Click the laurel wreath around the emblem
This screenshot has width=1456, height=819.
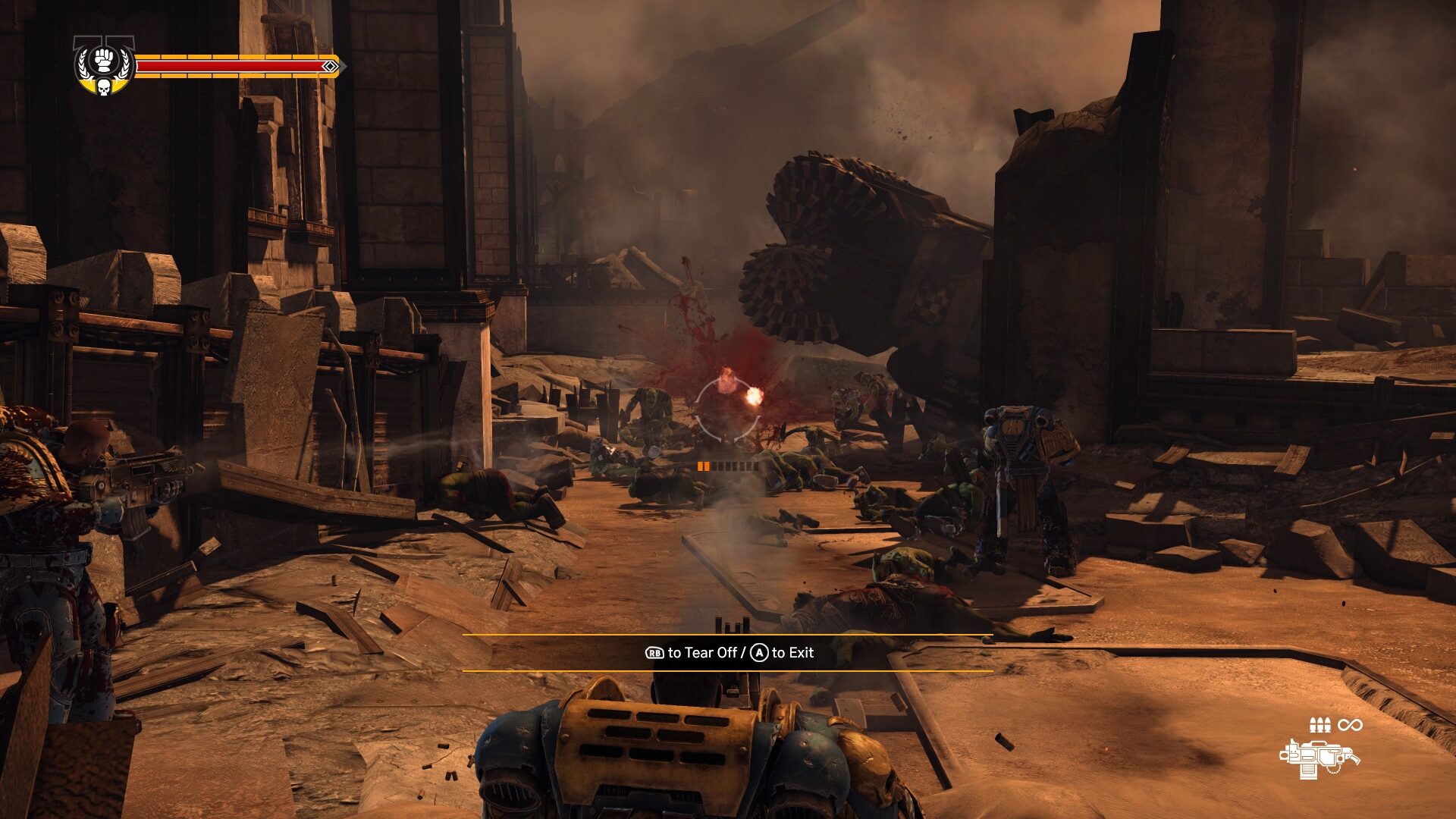[83, 65]
